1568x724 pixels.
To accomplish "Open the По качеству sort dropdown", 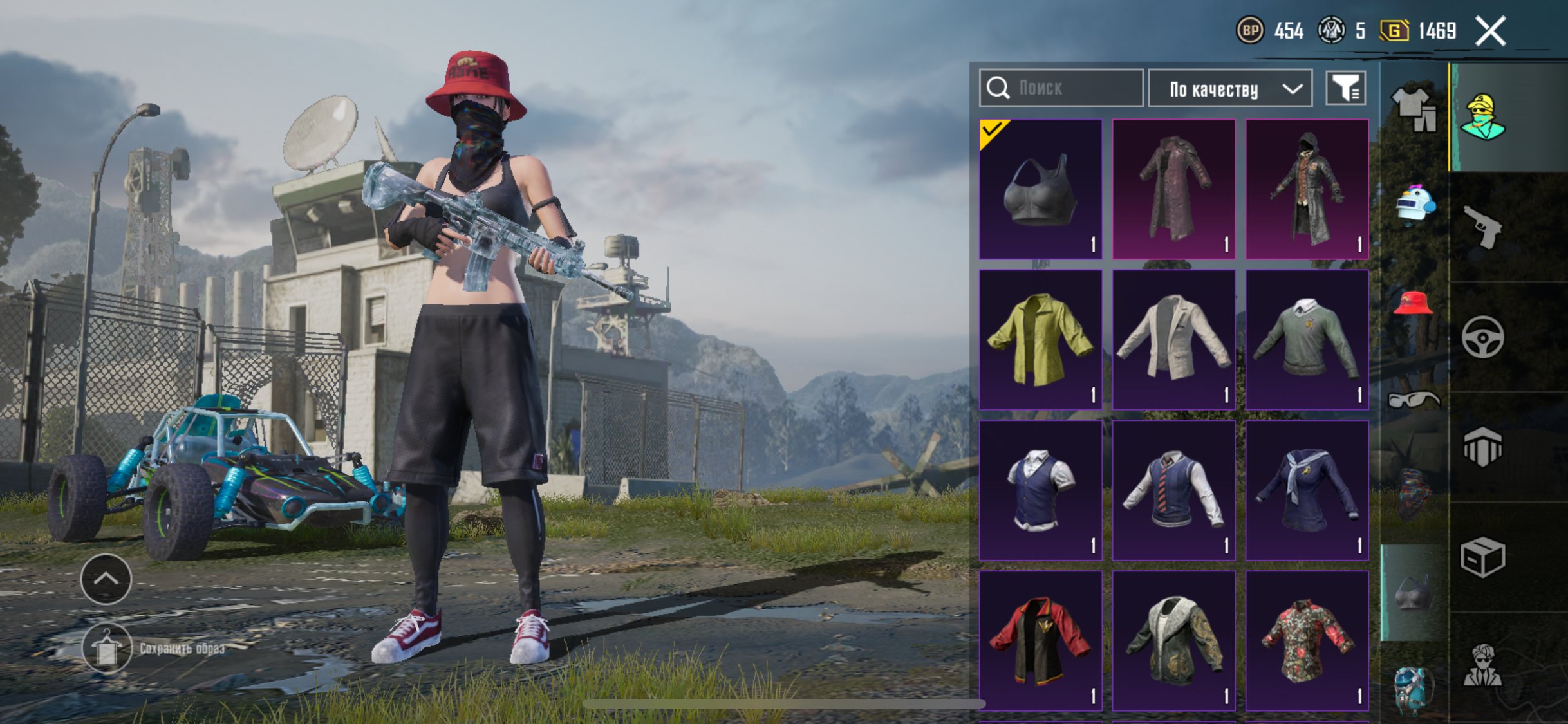I will point(1230,89).
